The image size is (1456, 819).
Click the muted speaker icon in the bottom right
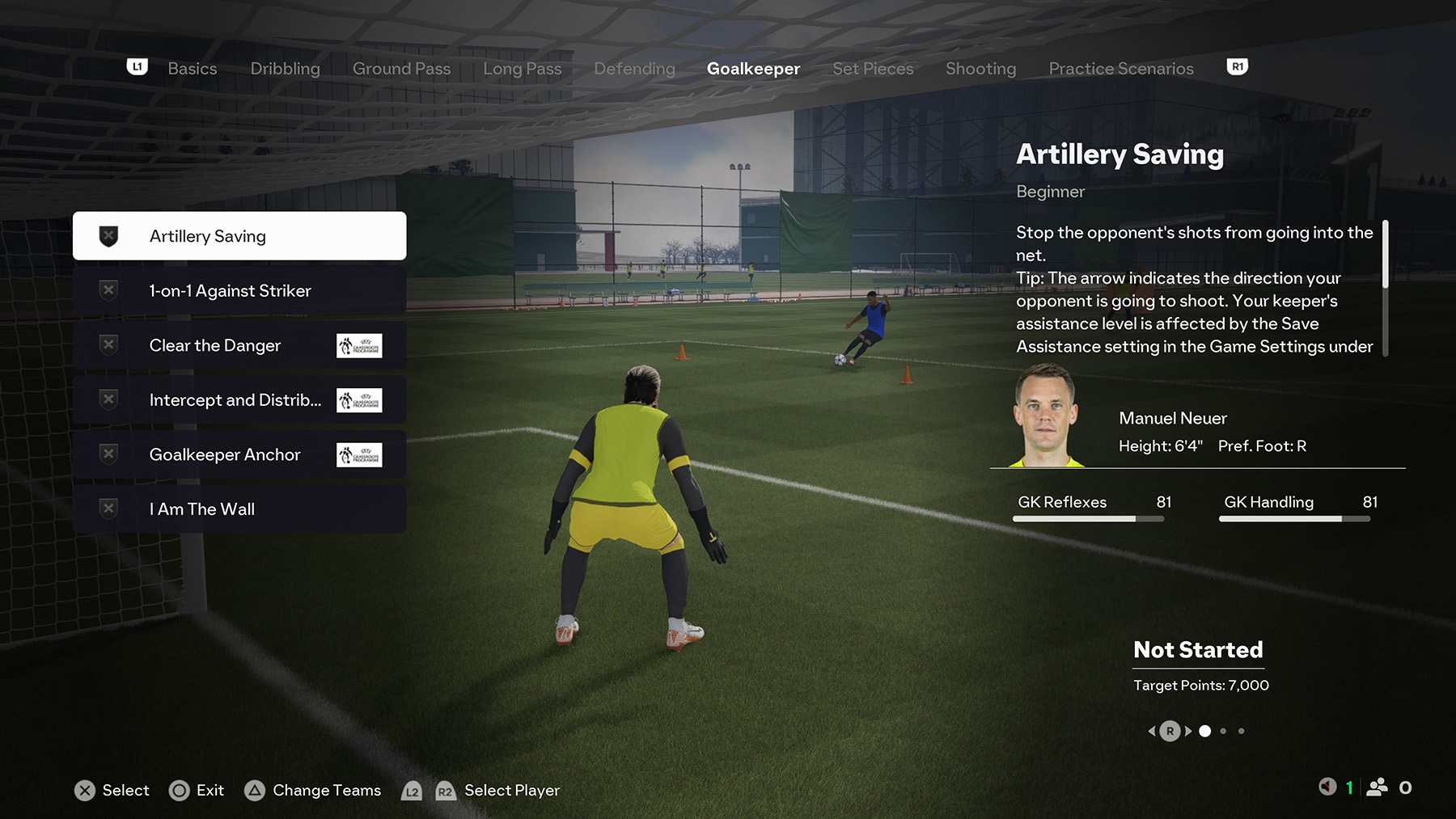click(1327, 785)
